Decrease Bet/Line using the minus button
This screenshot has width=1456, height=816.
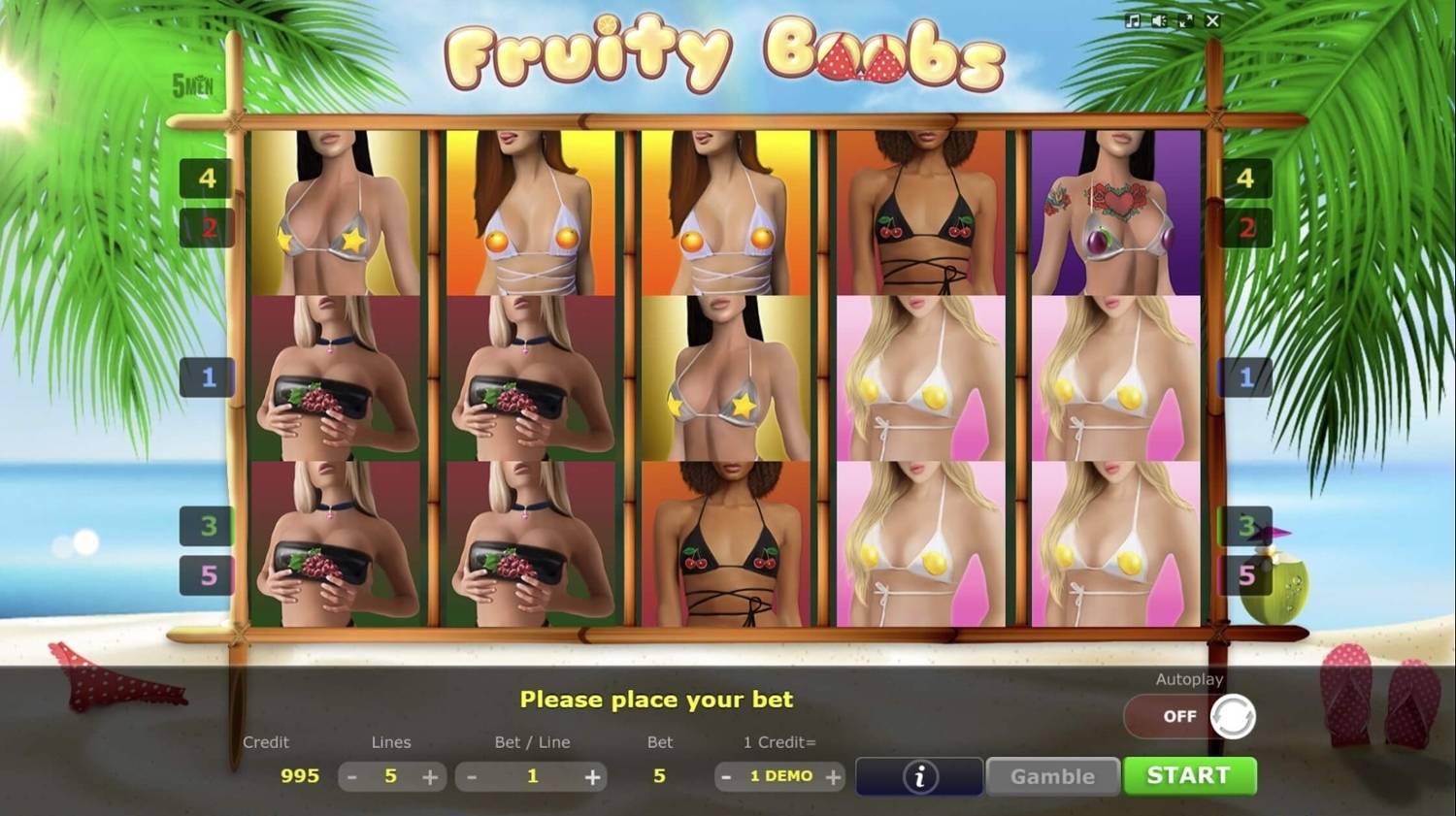tap(473, 775)
